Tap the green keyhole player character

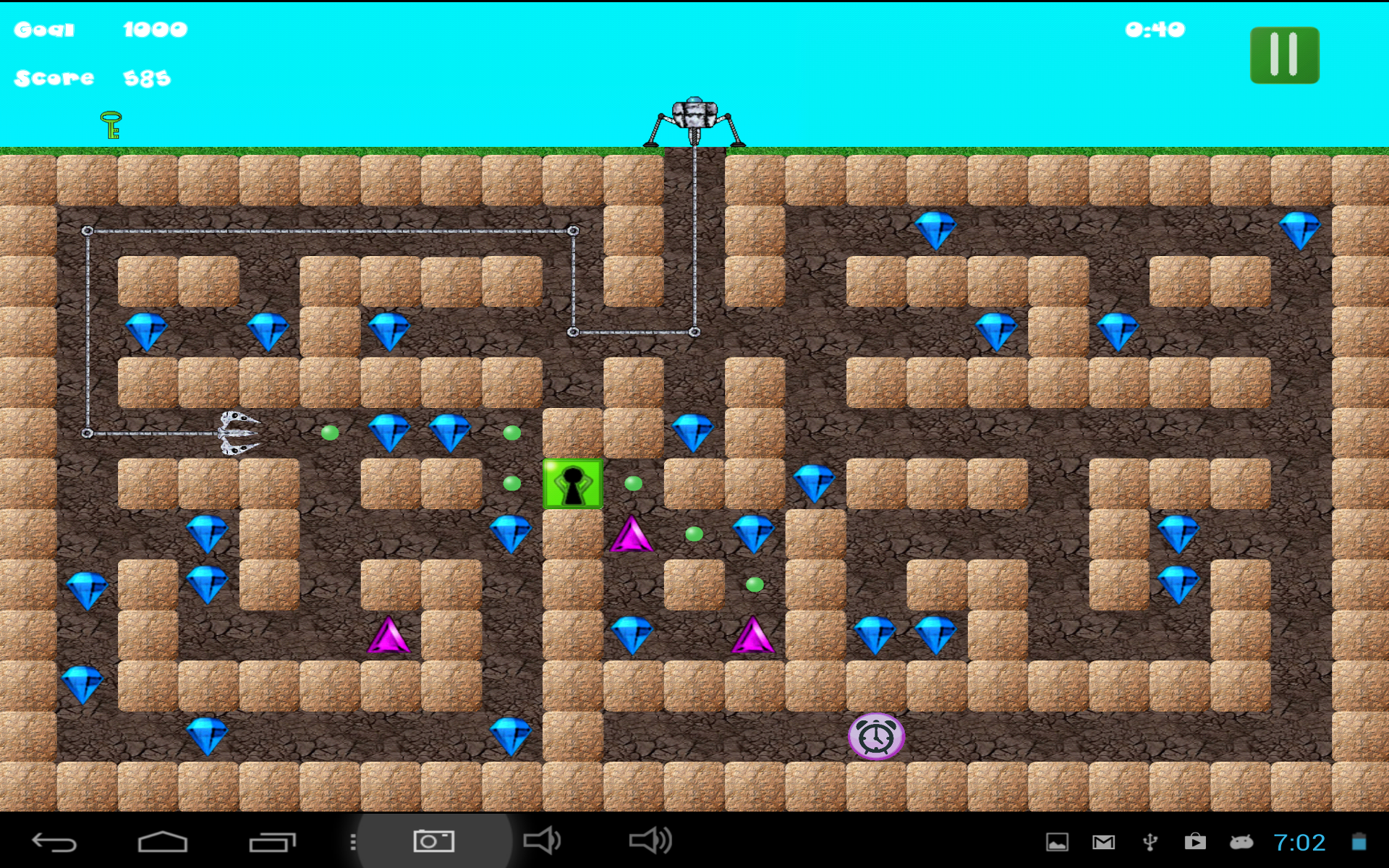[x=572, y=483]
